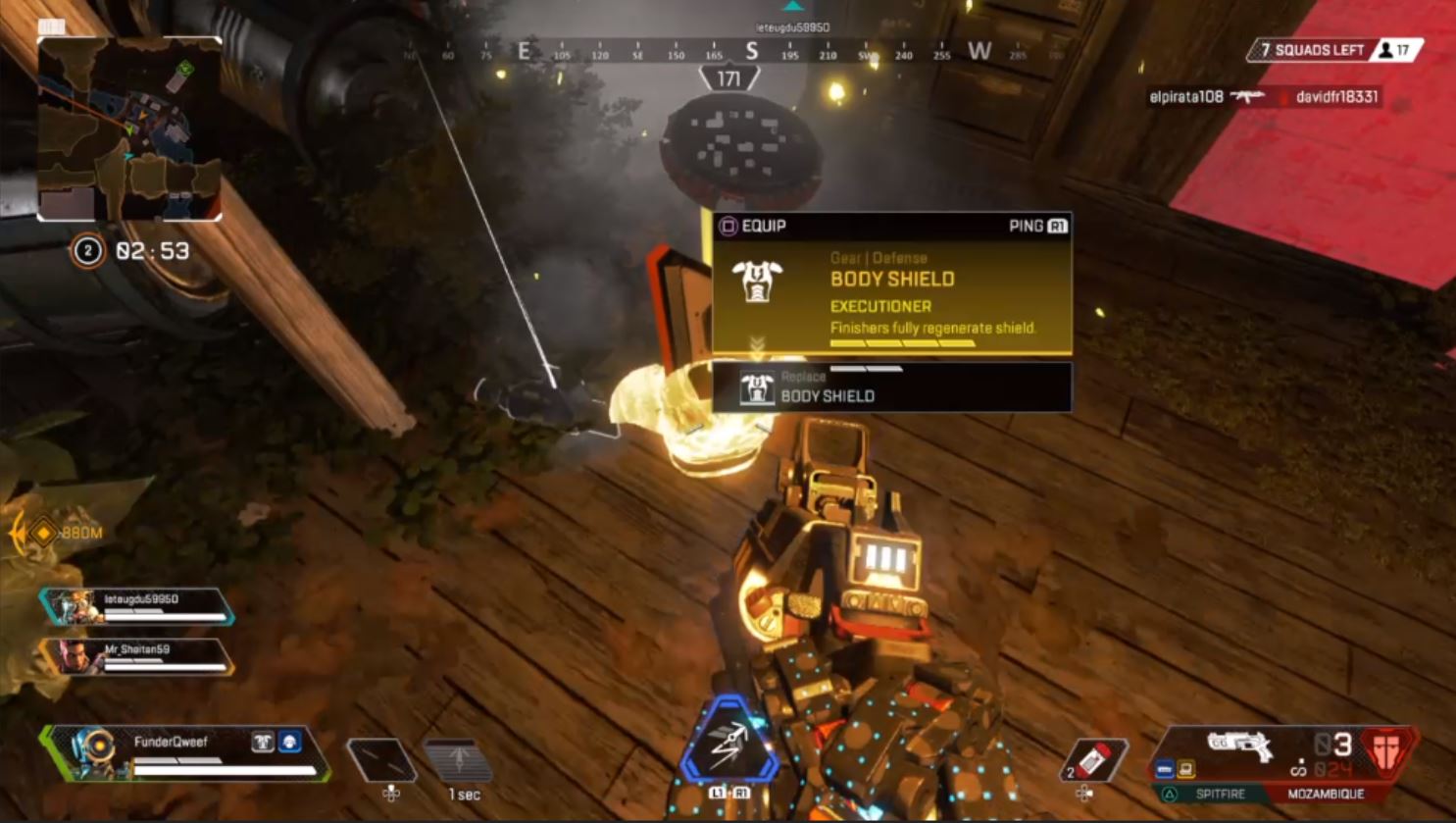Toggle the Equip square-button prompt
Image resolution: width=1456 pixels, height=823 pixels.
(728, 225)
